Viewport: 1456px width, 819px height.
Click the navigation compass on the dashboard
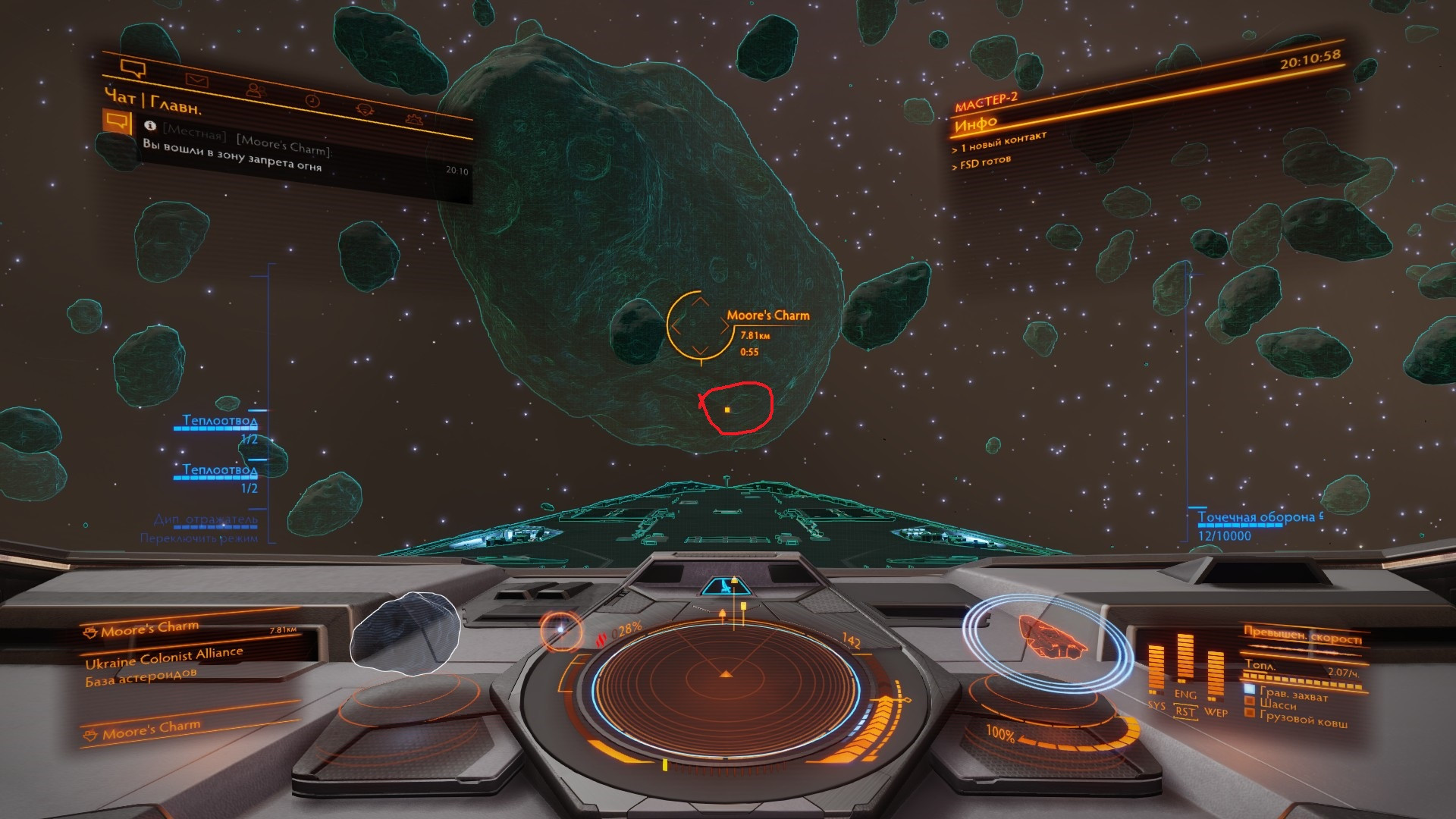tap(562, 629)
